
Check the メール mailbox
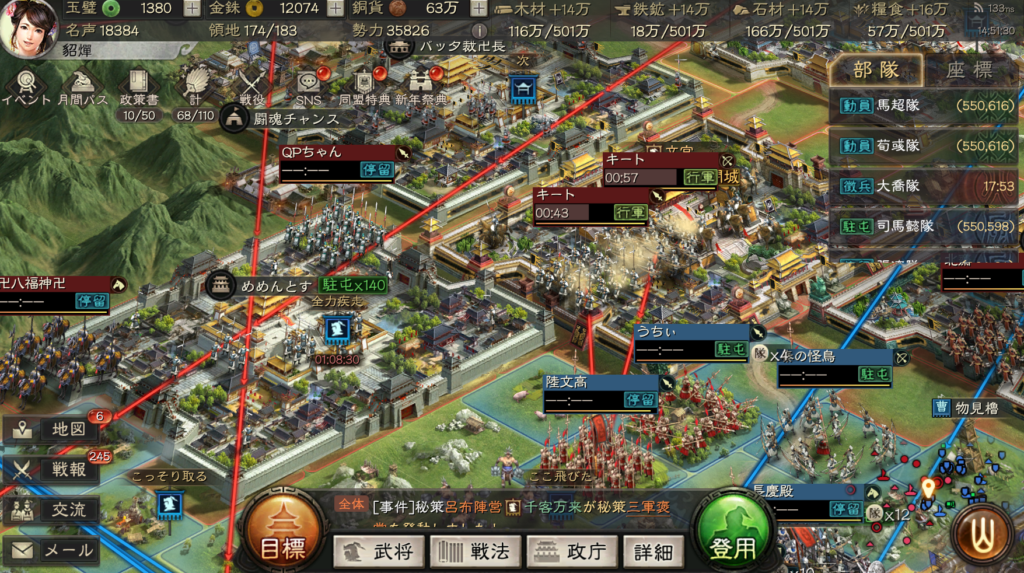pos(51,550)
